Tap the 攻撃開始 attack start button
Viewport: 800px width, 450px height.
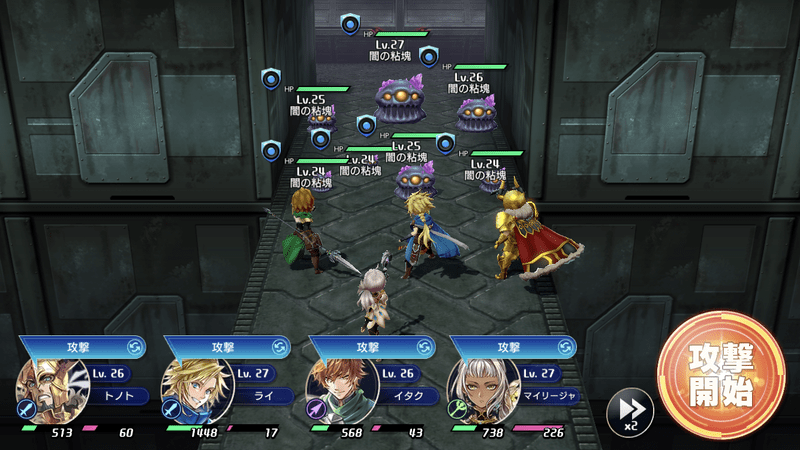(720, 375)
